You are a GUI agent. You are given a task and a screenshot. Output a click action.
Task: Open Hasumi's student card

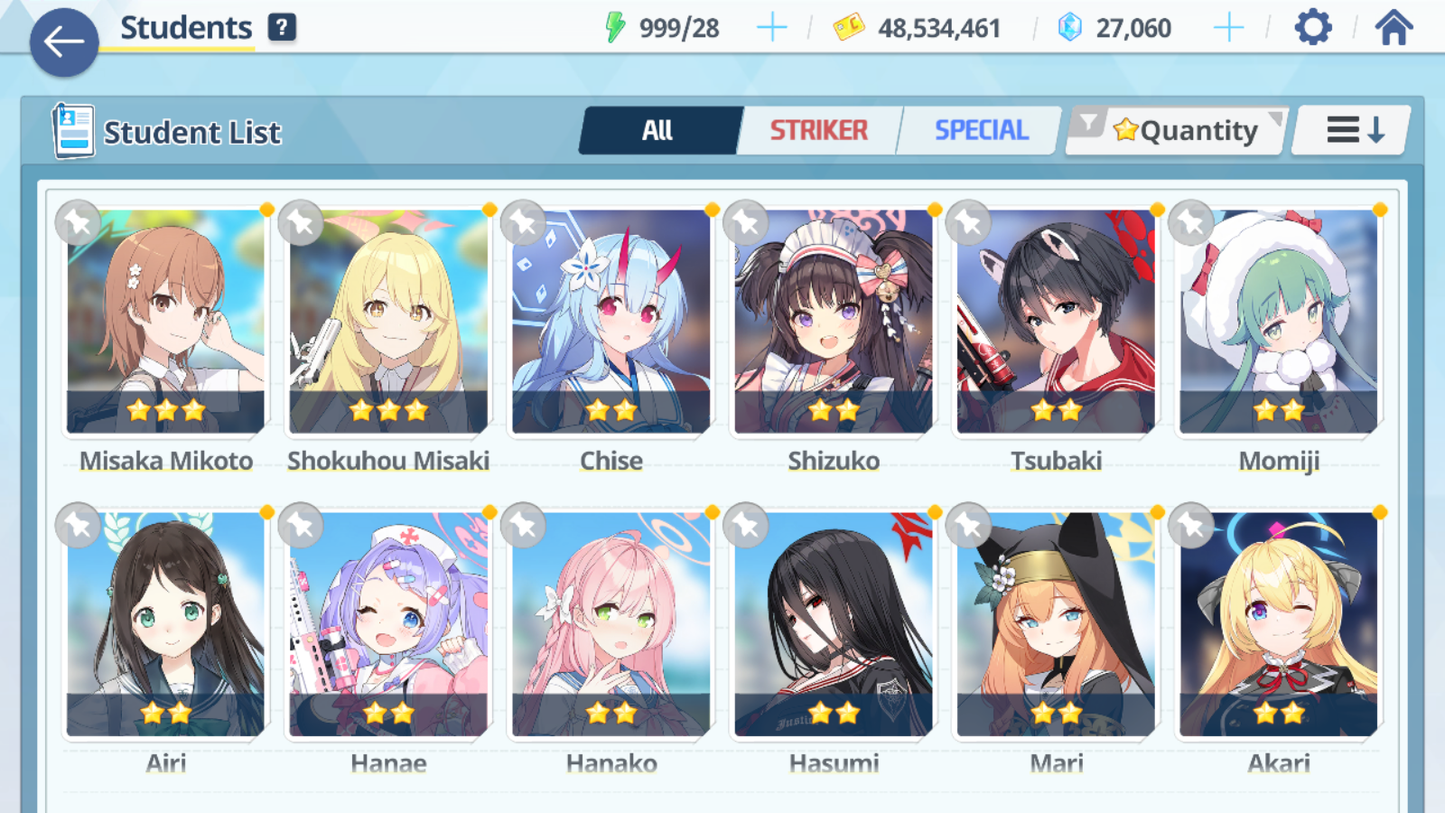833,625
